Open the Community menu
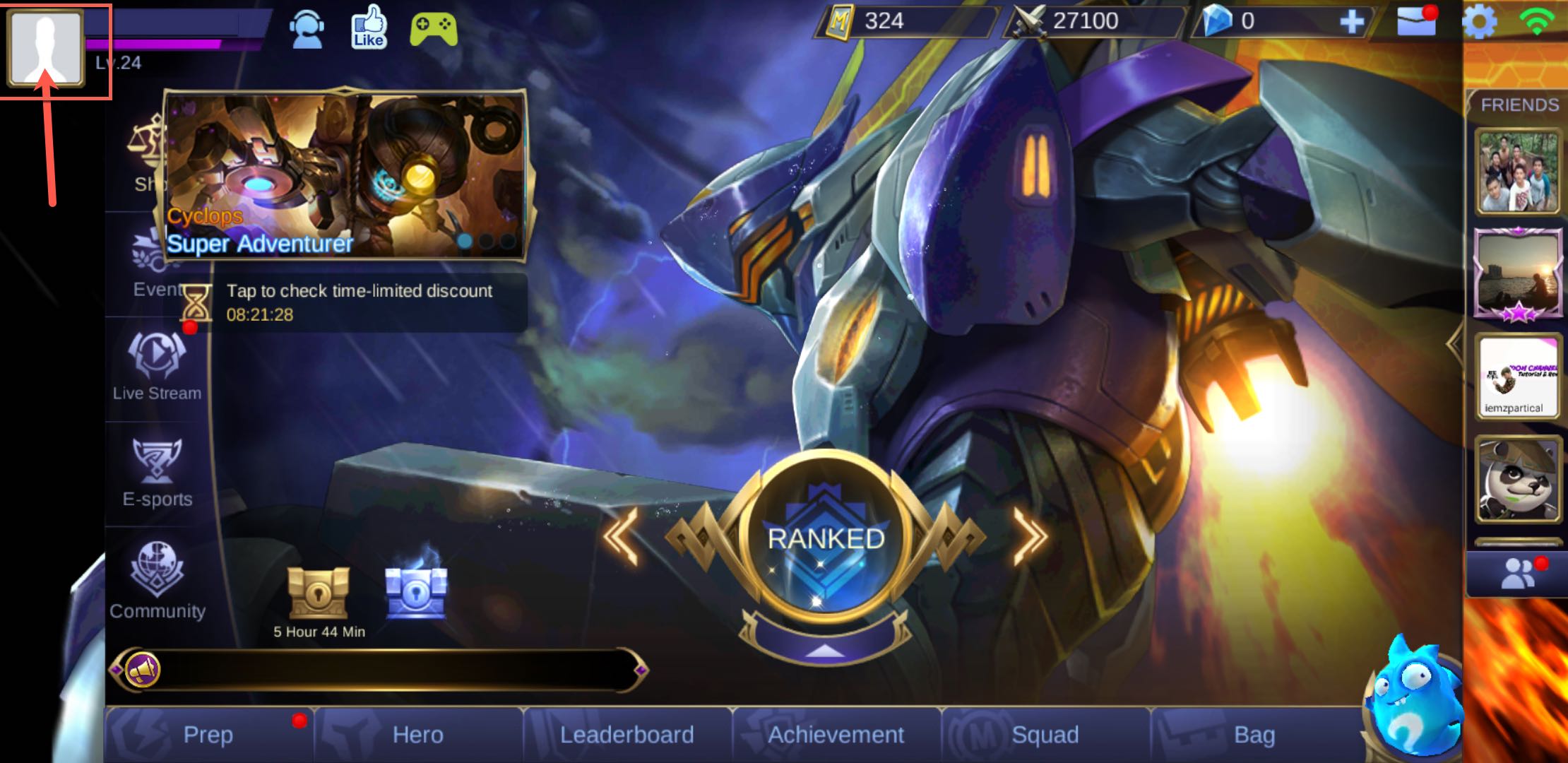This screenshot has height=763, width=1568. (157, 581)
